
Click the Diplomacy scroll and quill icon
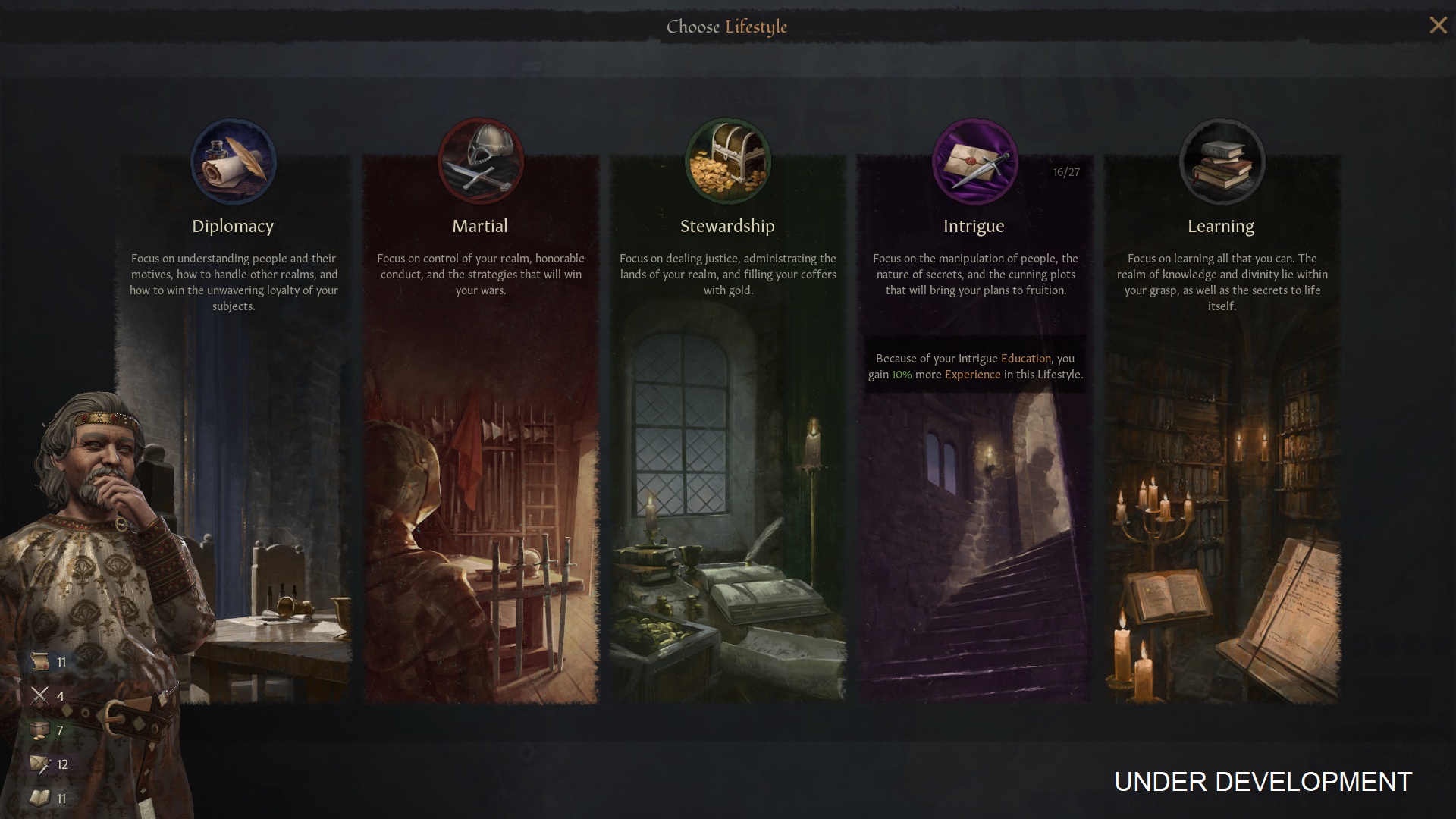pos(234,162)
